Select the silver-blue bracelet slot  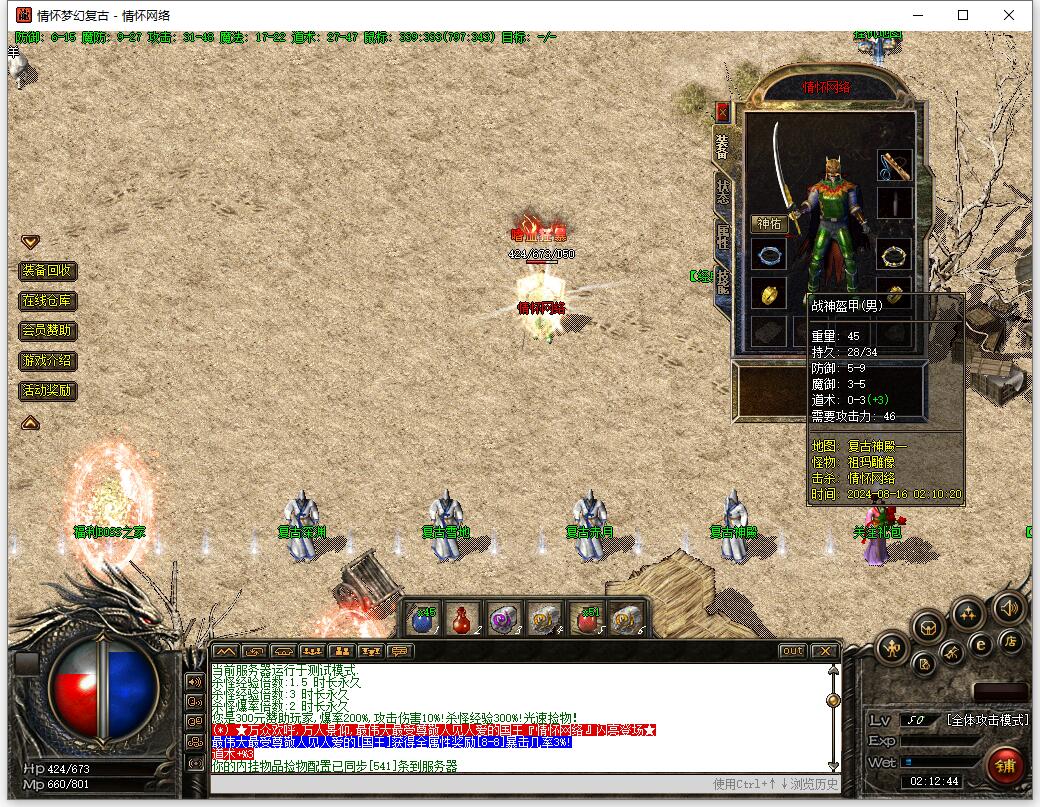pyautogui.click(x=768, y=255)
